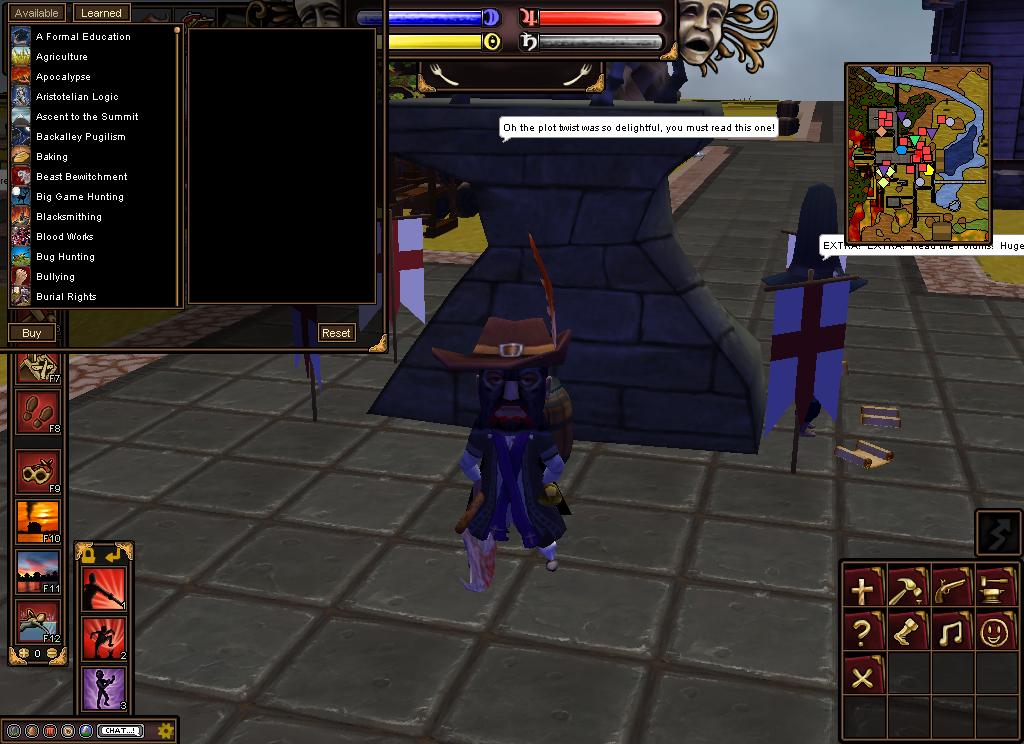Activate the footprints F8 ability
Screen dimensions: 1024x744
38,412
